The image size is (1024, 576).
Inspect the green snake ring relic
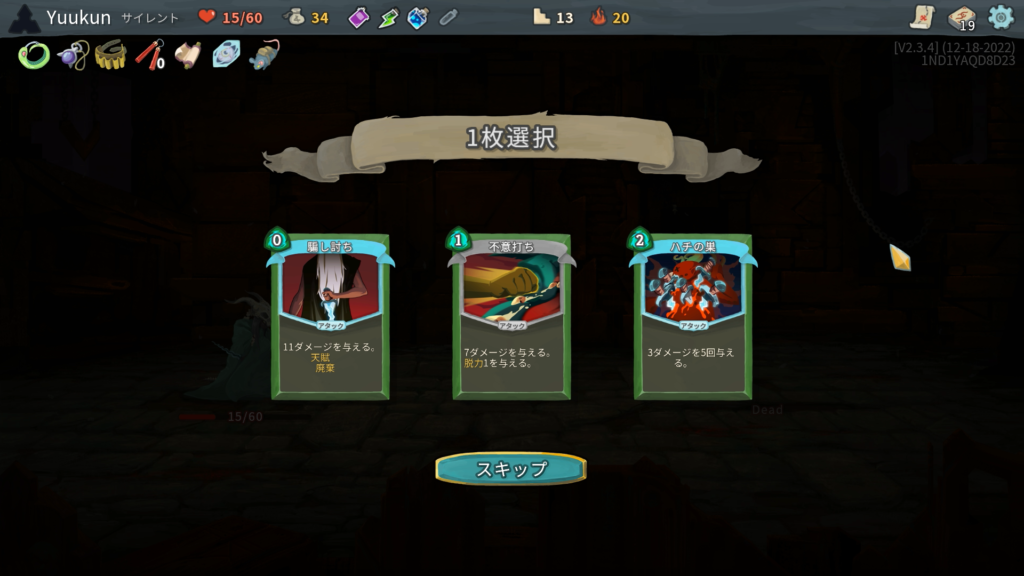coord(33,54)
